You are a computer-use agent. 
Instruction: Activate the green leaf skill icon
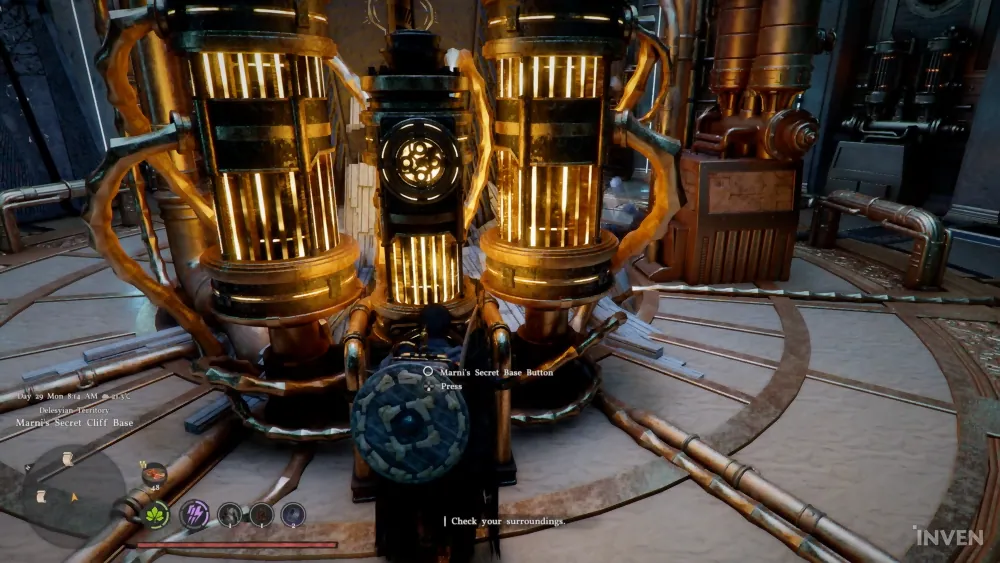[x=155, y=515]
